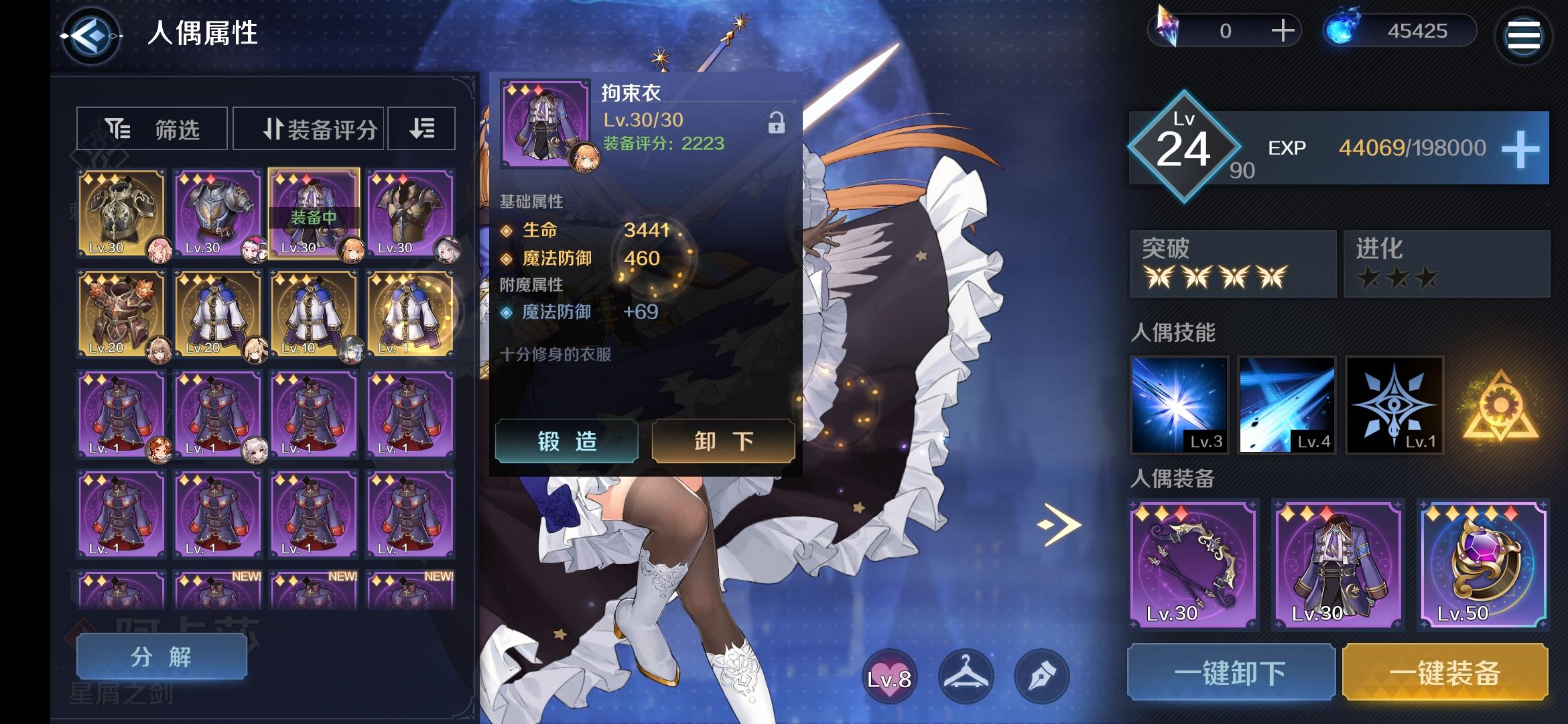The height and width of the screenshot is (724, 1568).
Task: Select the descending sort icon beside 装备评分
Action: 421,128
